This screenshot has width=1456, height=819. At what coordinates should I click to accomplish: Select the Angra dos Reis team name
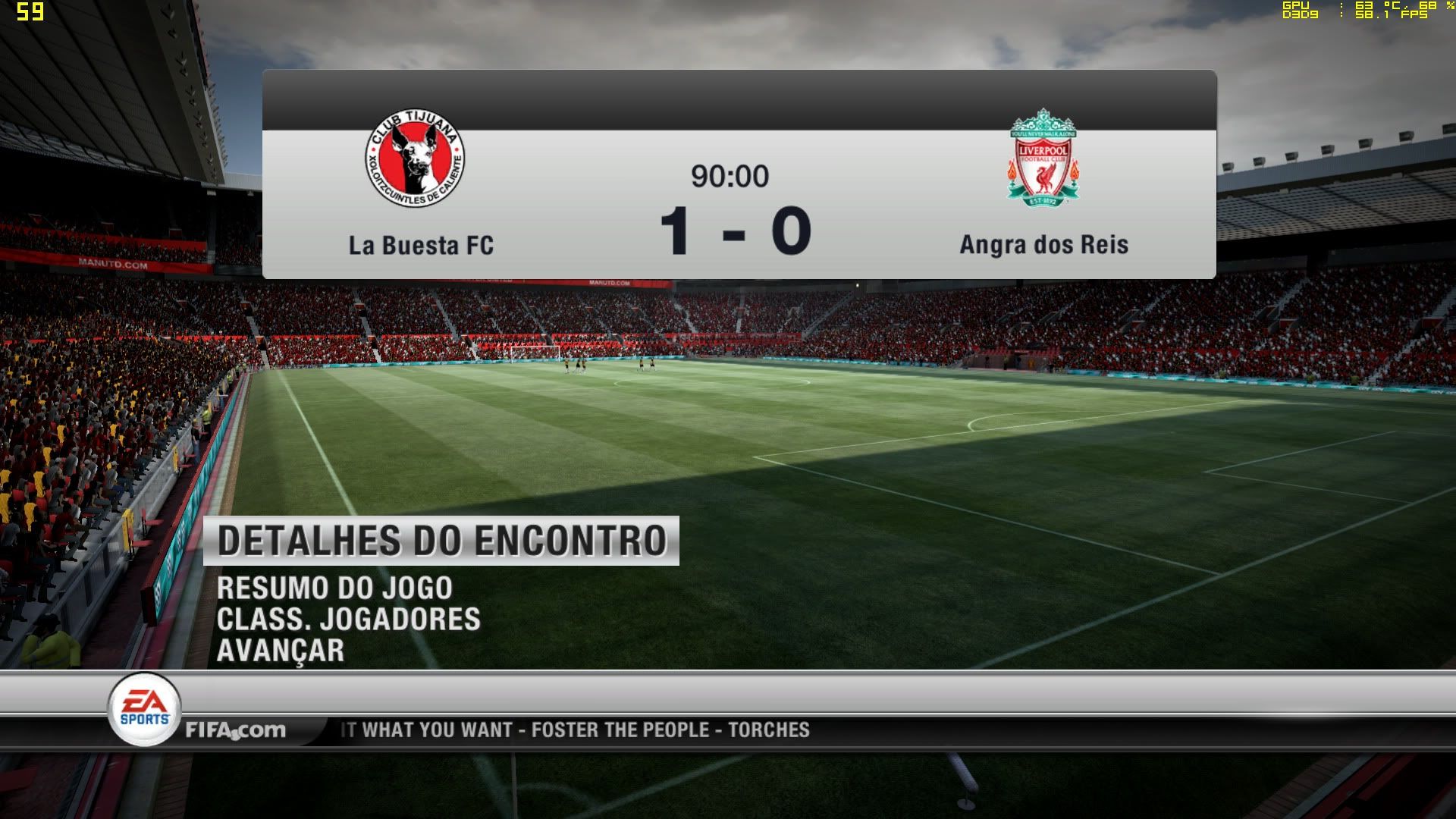1043,244
